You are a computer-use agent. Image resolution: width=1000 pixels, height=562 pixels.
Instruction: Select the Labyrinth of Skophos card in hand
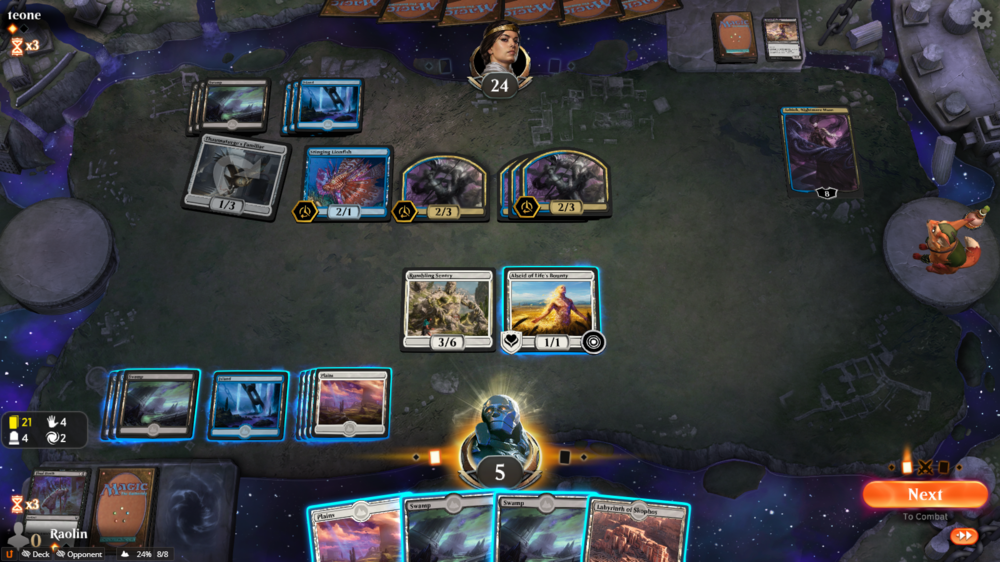pyautogui.click(x=637, y=530)
